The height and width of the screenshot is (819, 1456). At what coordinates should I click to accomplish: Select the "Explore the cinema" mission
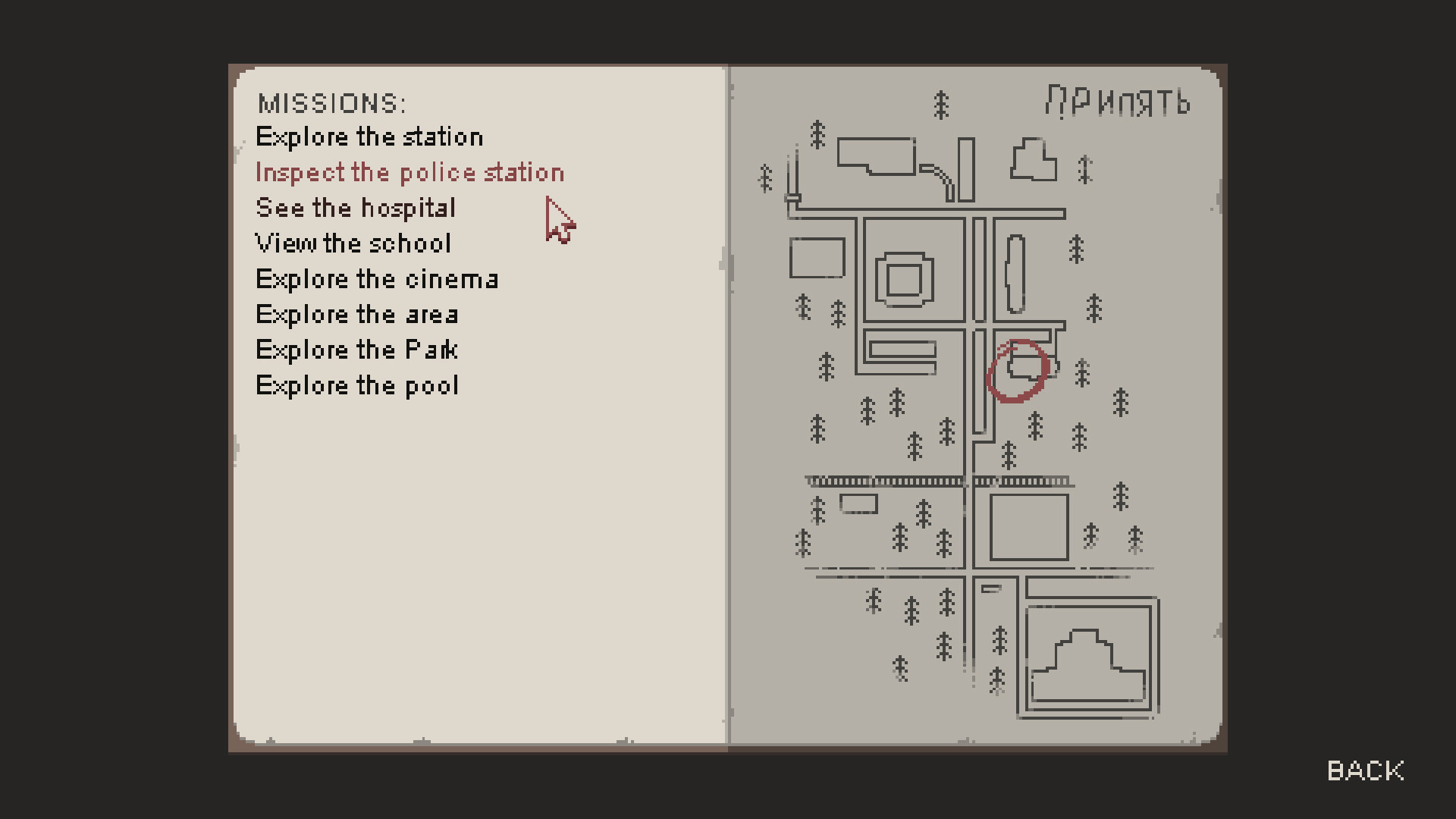coord(377,278)
